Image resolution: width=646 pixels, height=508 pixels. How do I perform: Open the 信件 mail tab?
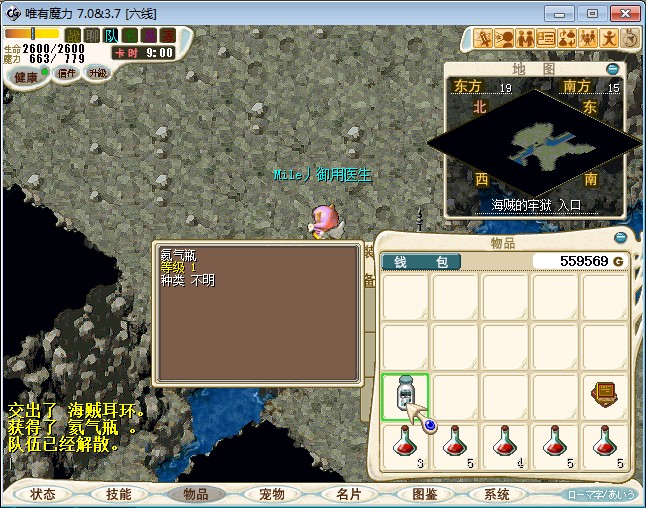tap(67, 73)
